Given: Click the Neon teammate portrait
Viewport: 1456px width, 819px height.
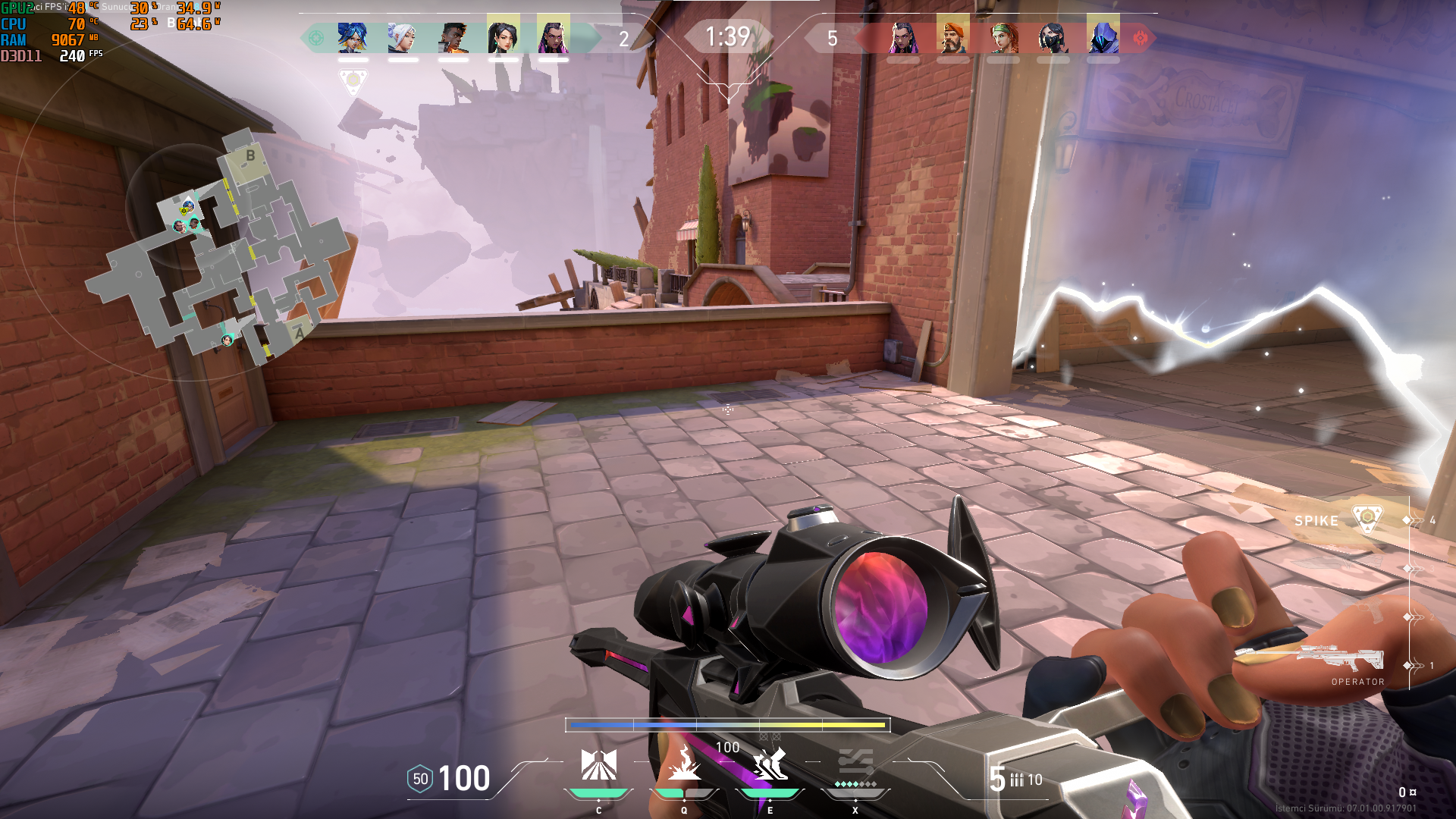Looking at the screenshot, I should 353,37.
